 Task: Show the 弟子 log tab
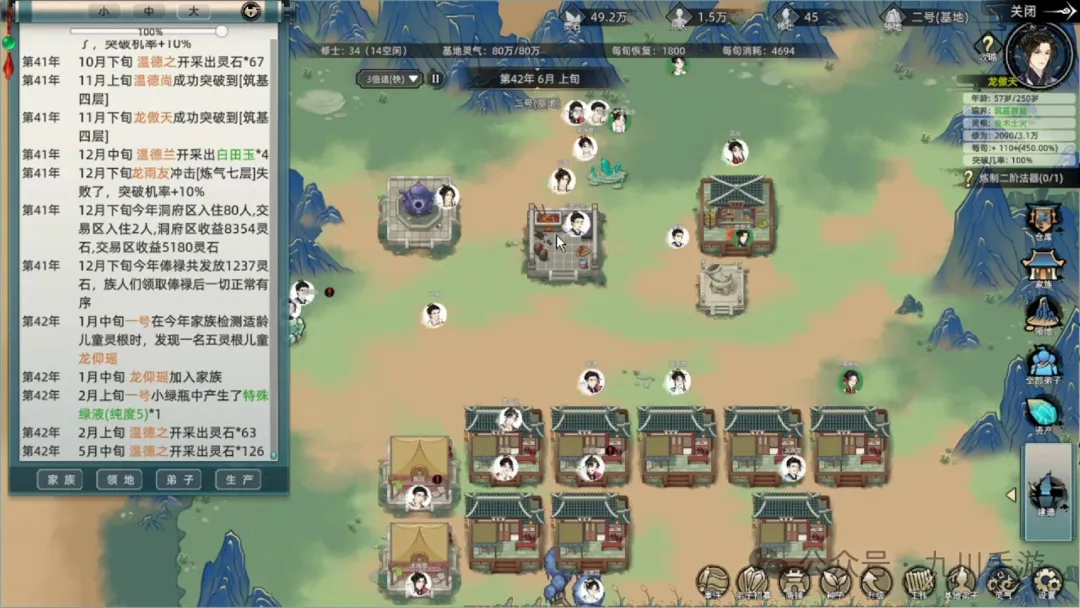point(178,480)
